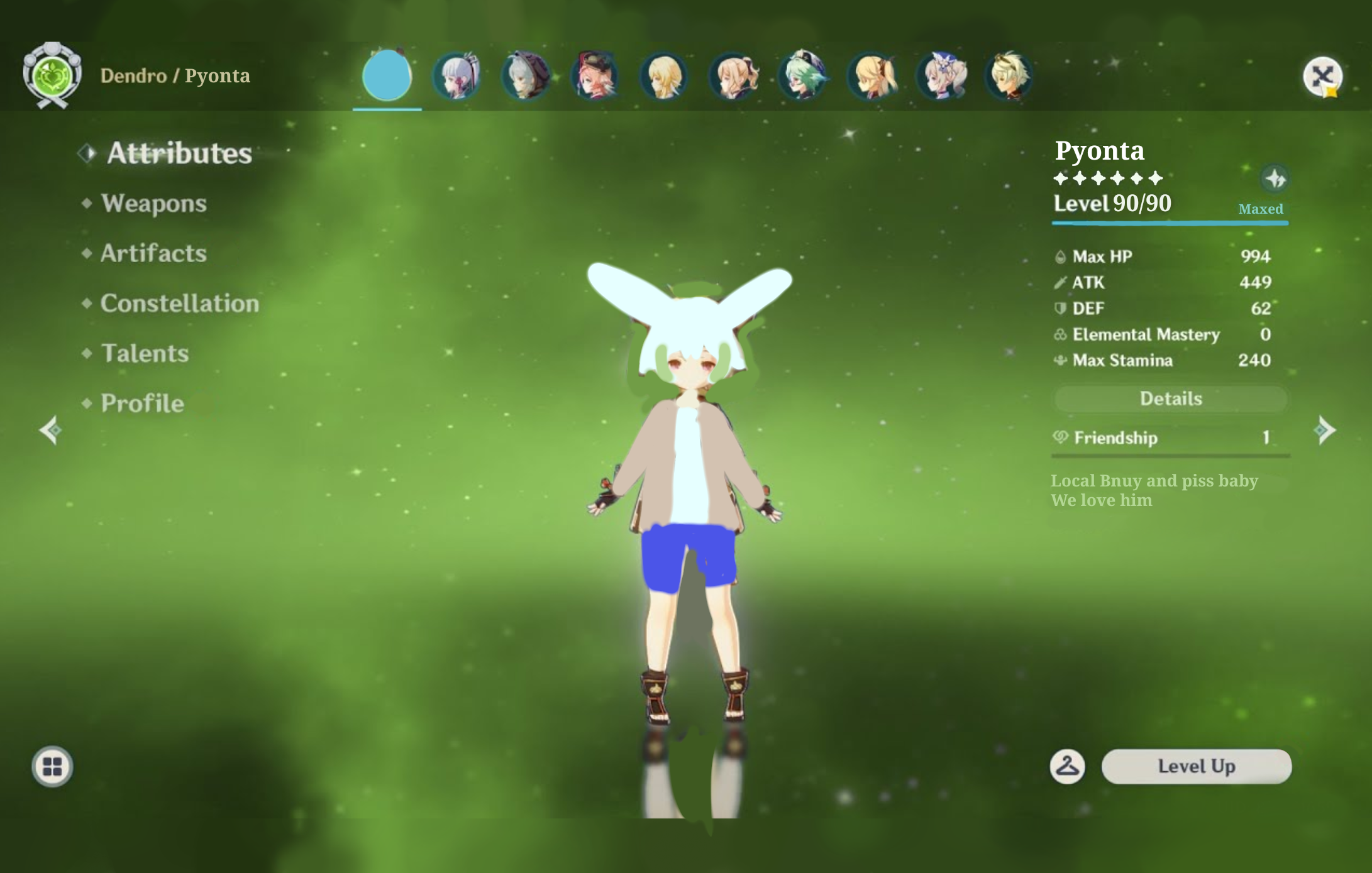This screenshot has width=1372, height=873.
Task: Select the pink-haired character with dark hat
Action: 595,76
